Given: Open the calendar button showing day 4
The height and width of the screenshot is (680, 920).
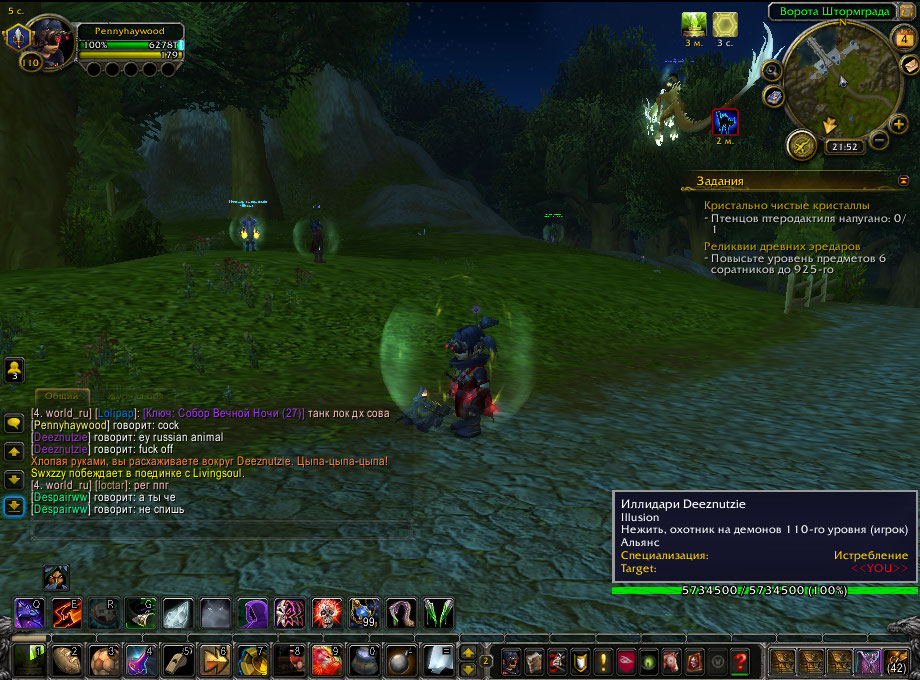Looking at the screenshot, I should coord(902,39).
